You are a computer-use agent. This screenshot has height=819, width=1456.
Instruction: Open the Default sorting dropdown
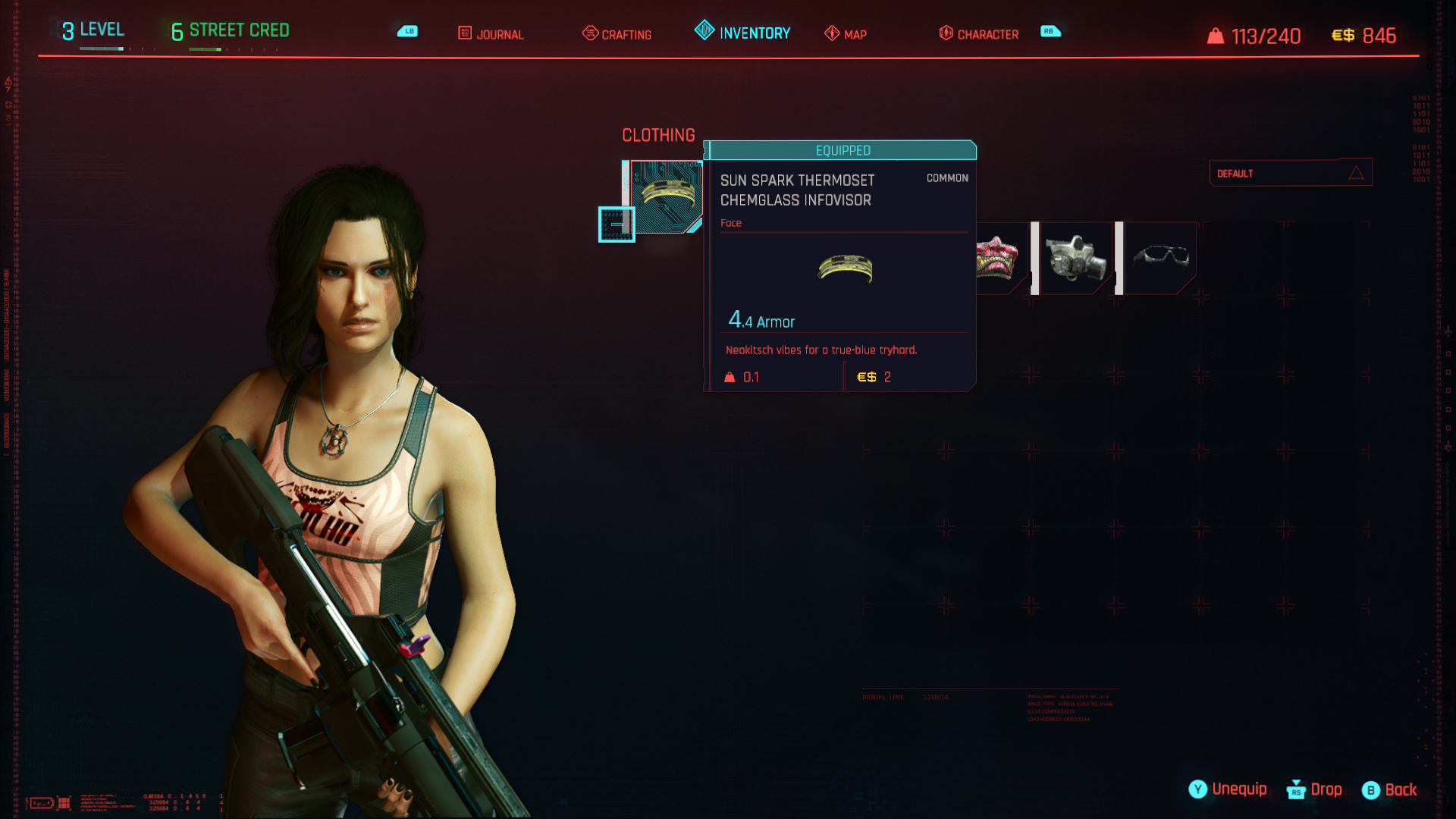pos(1290,173)
